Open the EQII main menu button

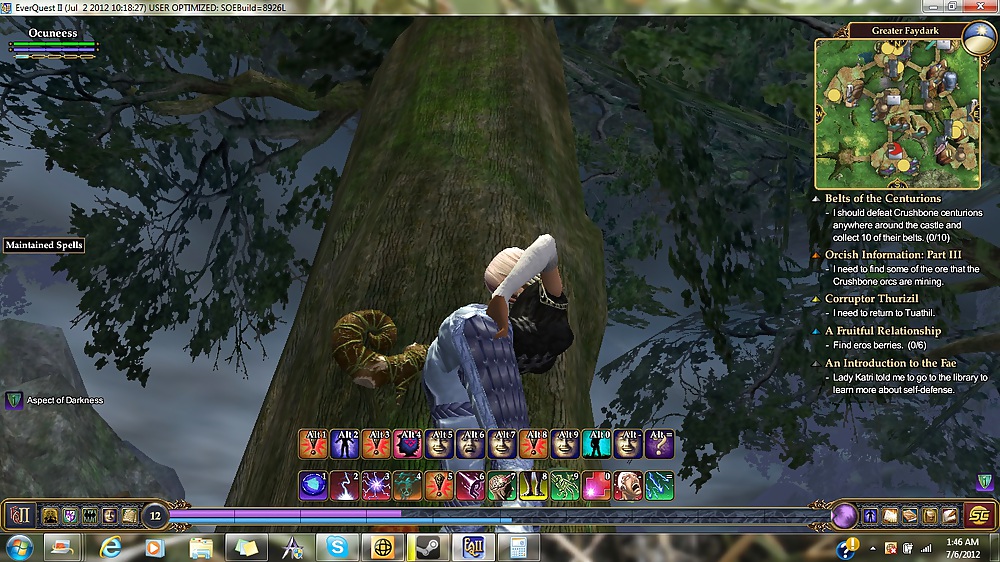tap(19, 515)
